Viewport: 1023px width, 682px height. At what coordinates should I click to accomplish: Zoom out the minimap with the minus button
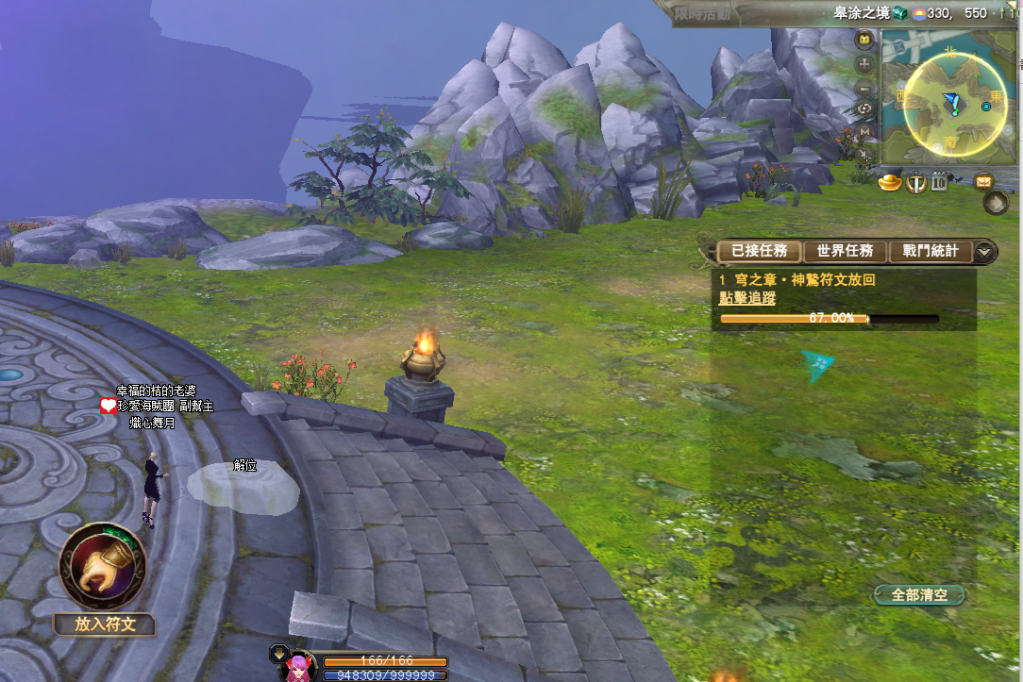(x=865, y=86)
